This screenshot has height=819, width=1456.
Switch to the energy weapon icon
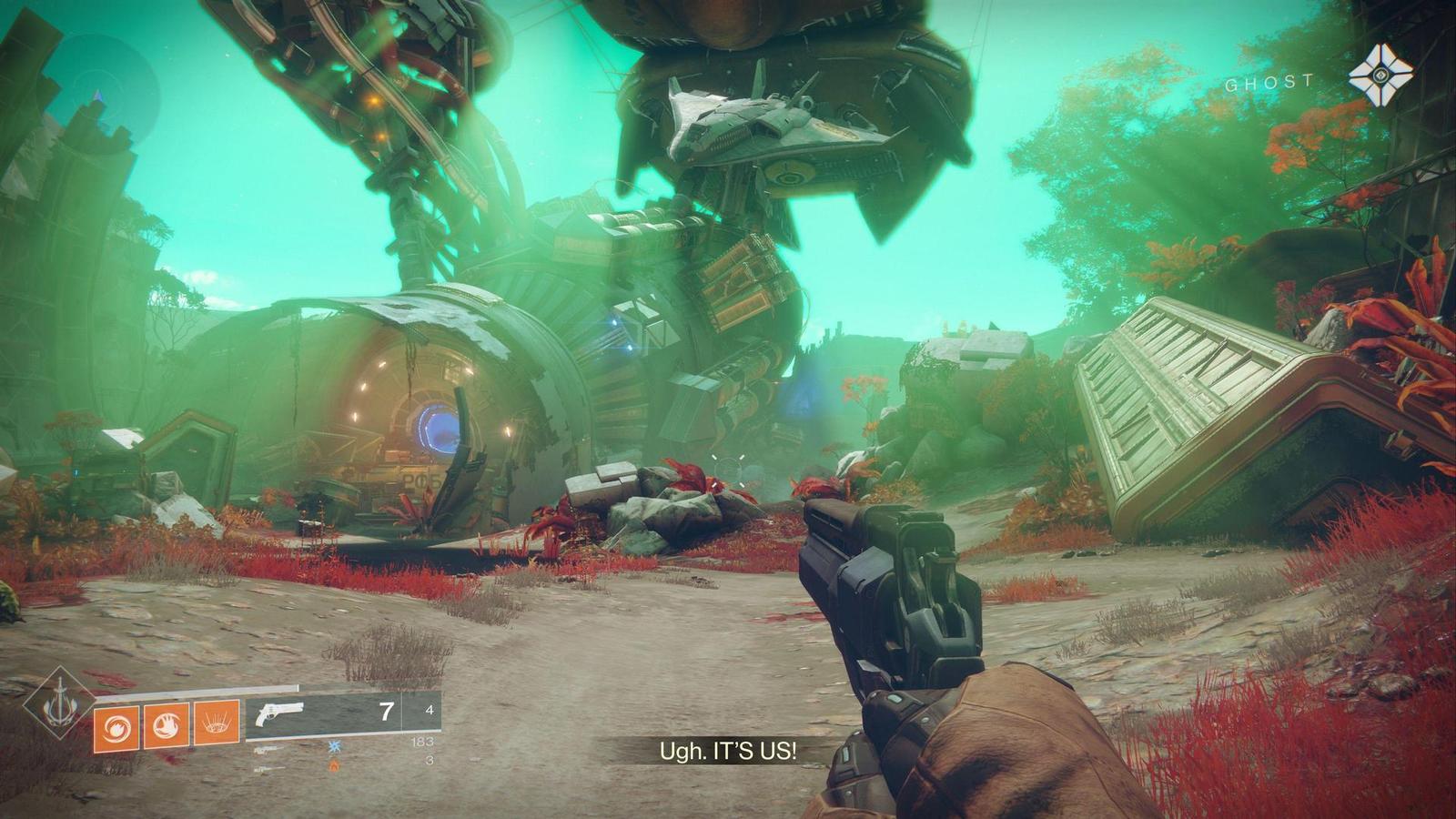tap(268, 749)
